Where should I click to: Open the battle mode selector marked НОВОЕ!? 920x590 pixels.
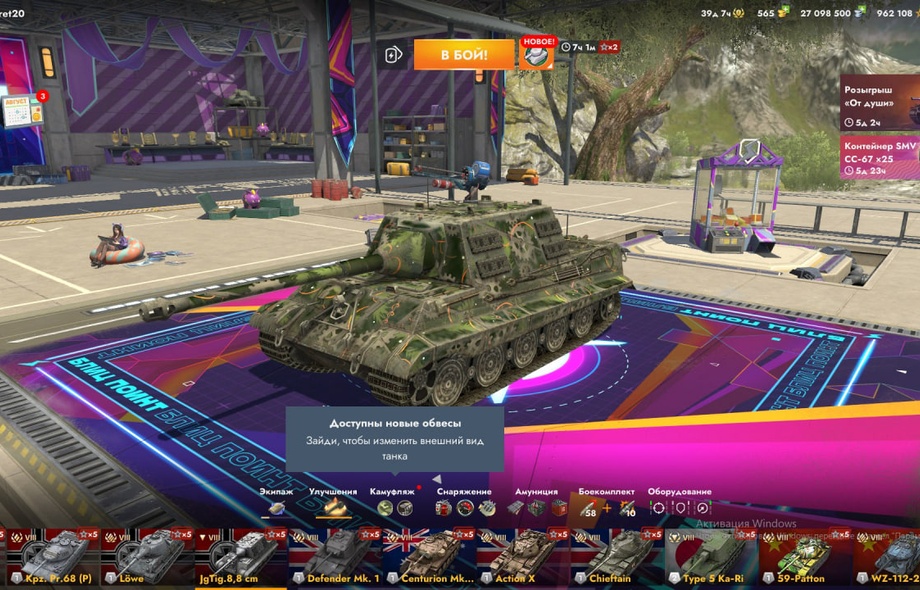(537, 55)
